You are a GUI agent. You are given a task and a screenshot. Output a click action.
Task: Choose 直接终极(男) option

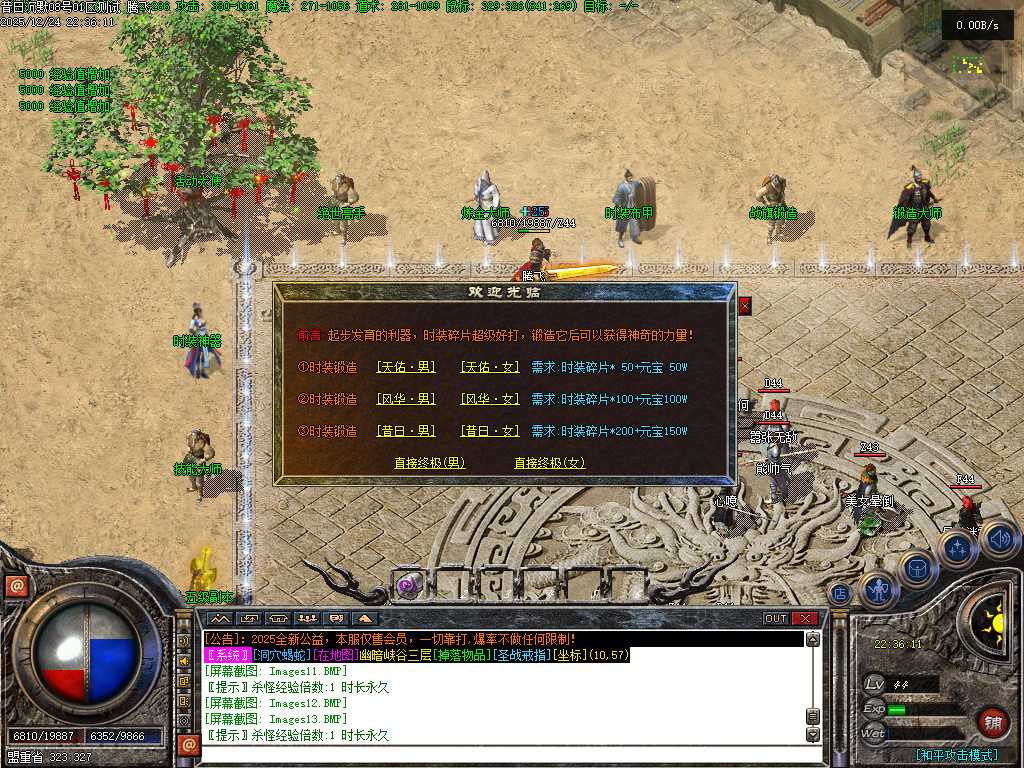pyautogui.click(x=430, y=463)
